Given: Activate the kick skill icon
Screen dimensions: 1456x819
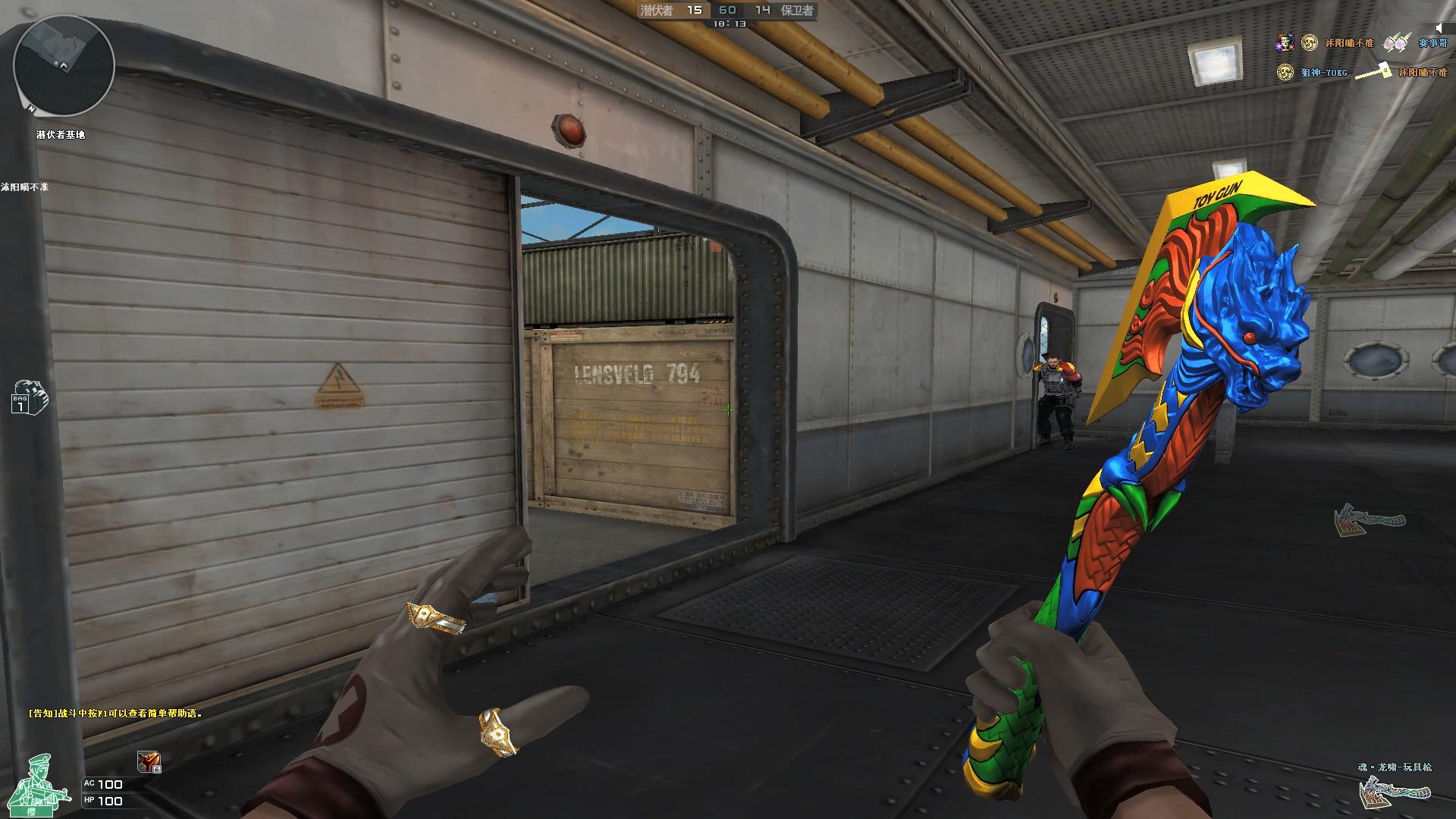Looking at the screenshot, I should [x=148, y=762].
